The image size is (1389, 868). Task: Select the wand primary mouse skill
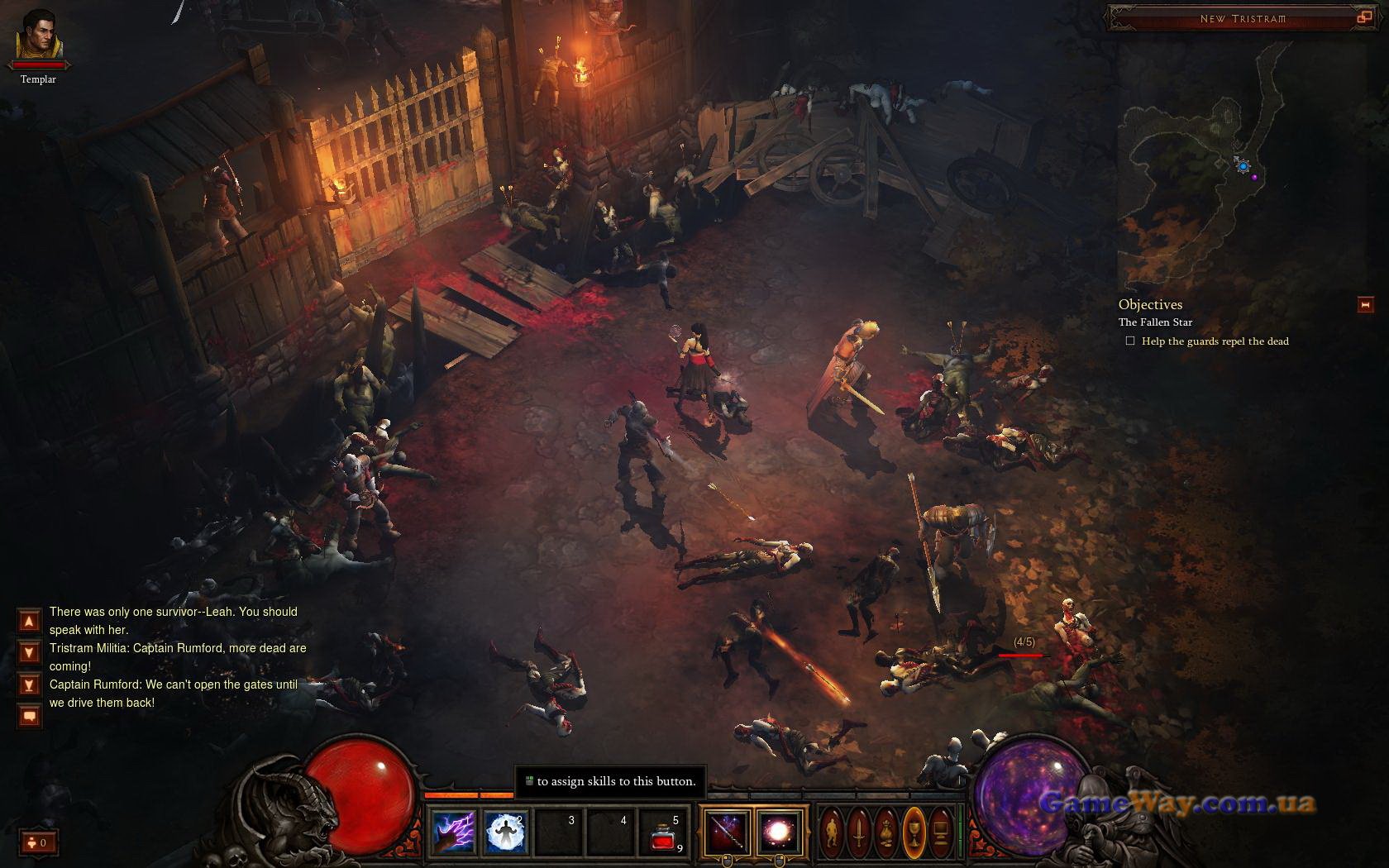pyautogui.click(x=728, y=831)
